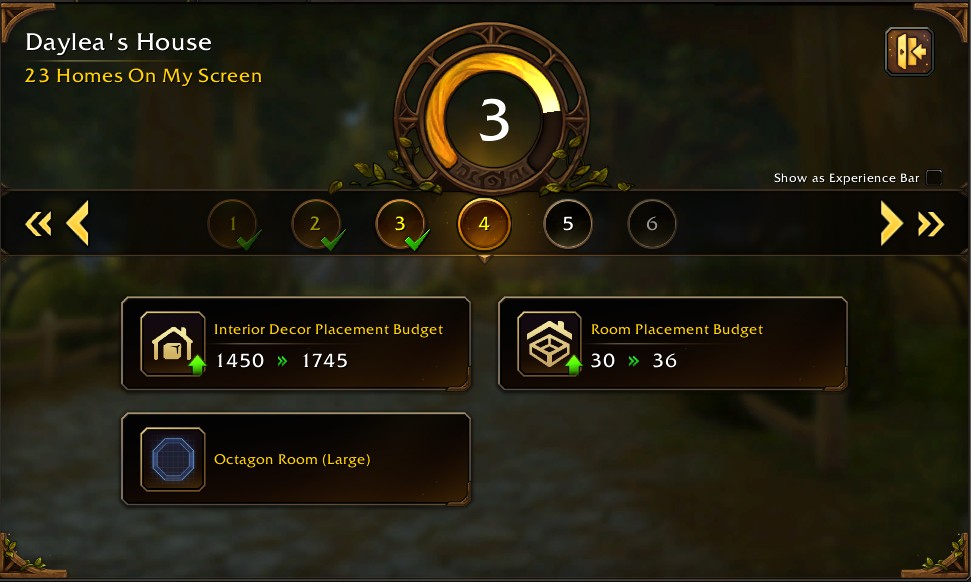971x582 pixels.
Task: Close the house level panel
Action: coord(908,52)
